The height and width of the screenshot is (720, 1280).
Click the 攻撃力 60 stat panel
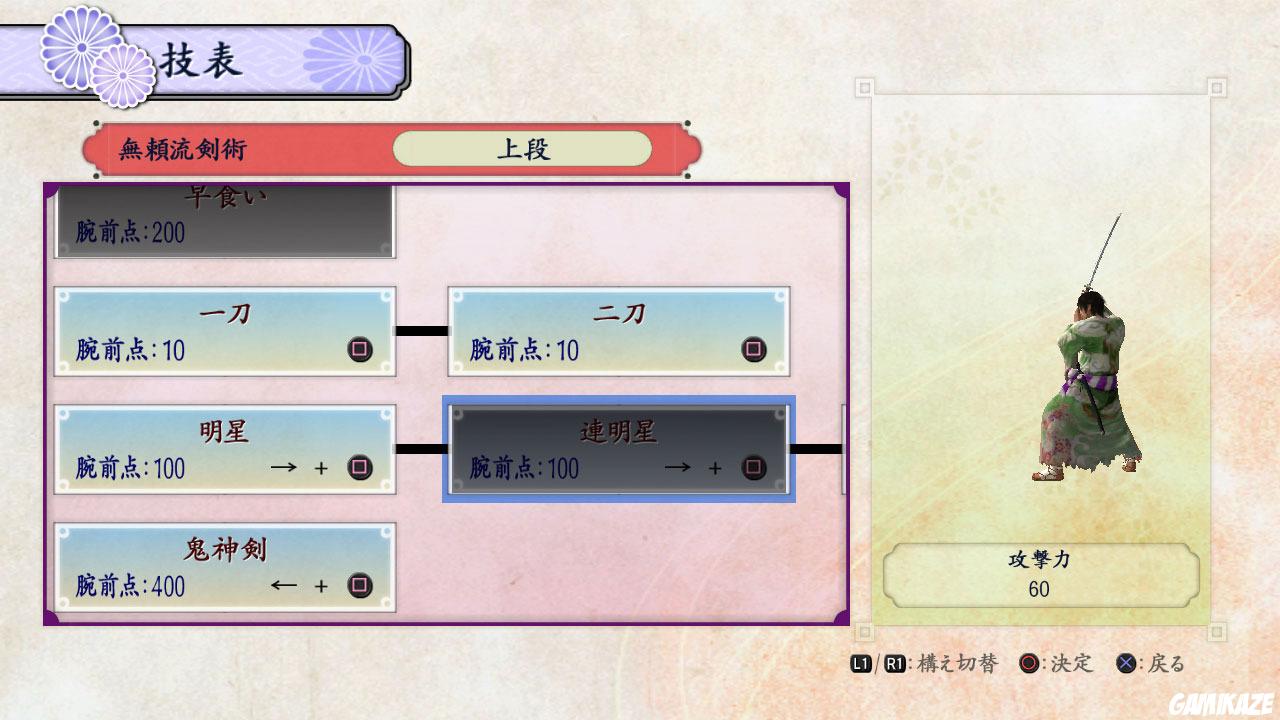point(1038,574)
